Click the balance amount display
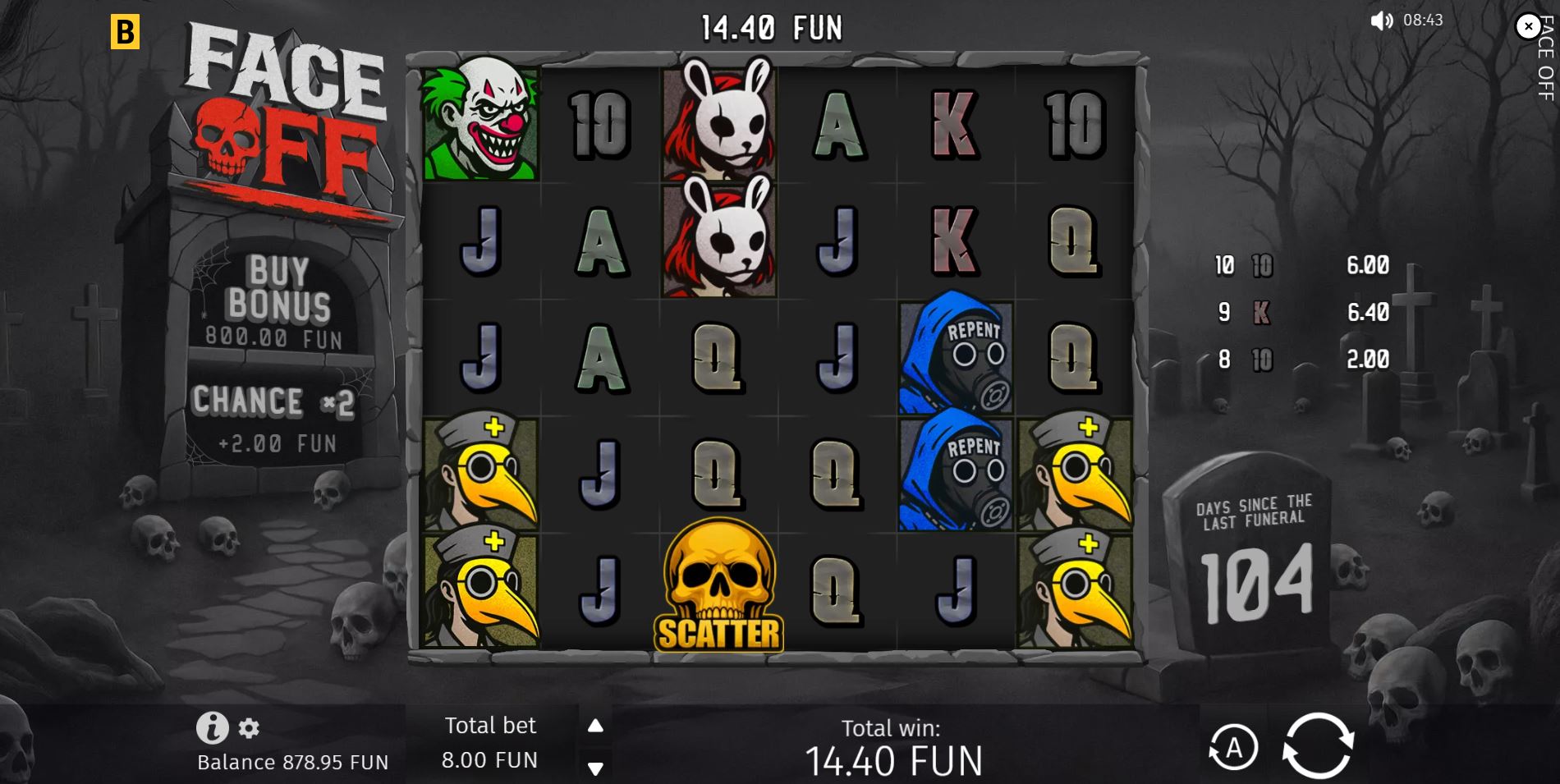Viewport: 1560px width, 784px height. tap(291, 762)
